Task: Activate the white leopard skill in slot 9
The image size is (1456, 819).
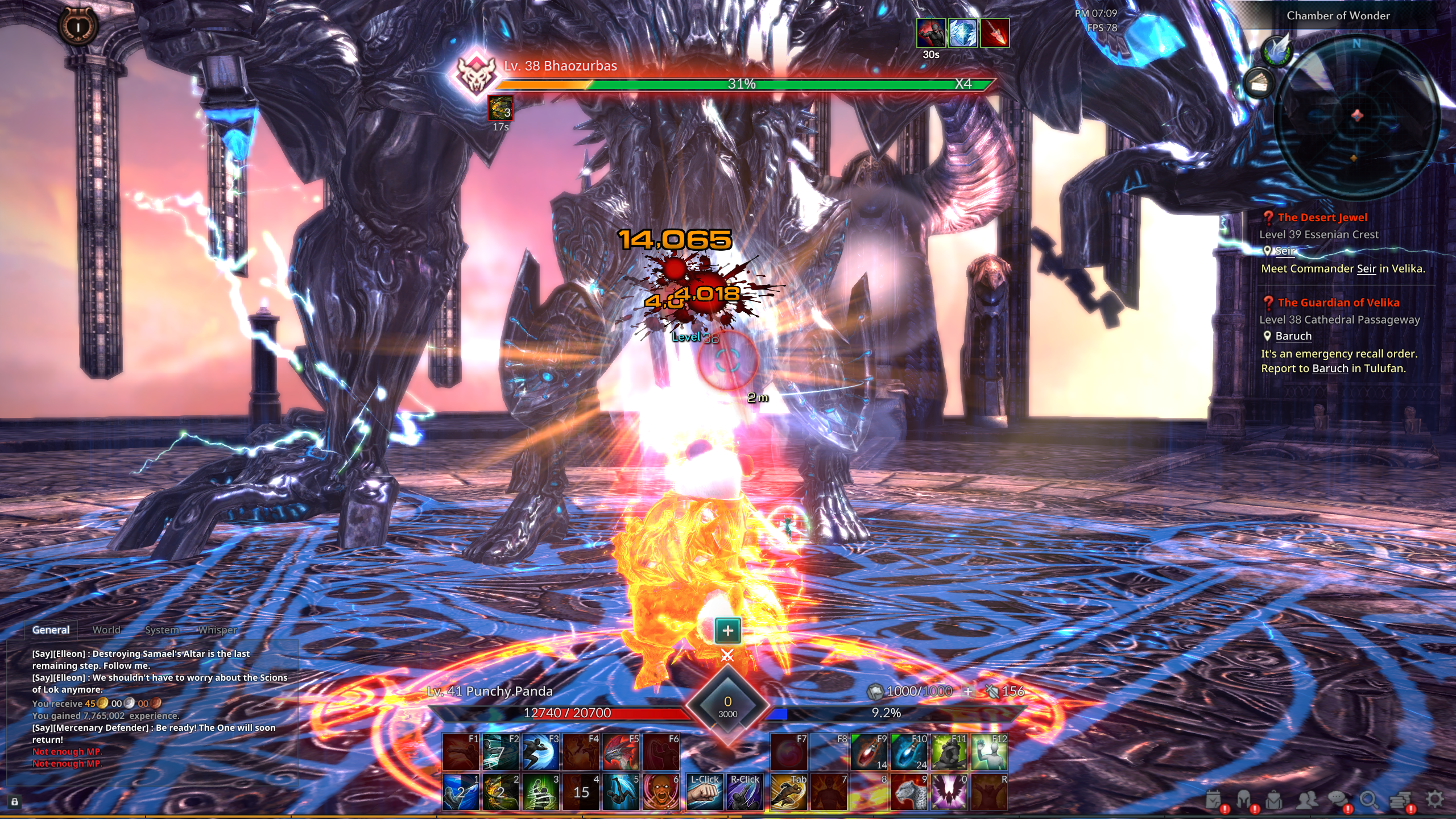Action: click(909, 792)
